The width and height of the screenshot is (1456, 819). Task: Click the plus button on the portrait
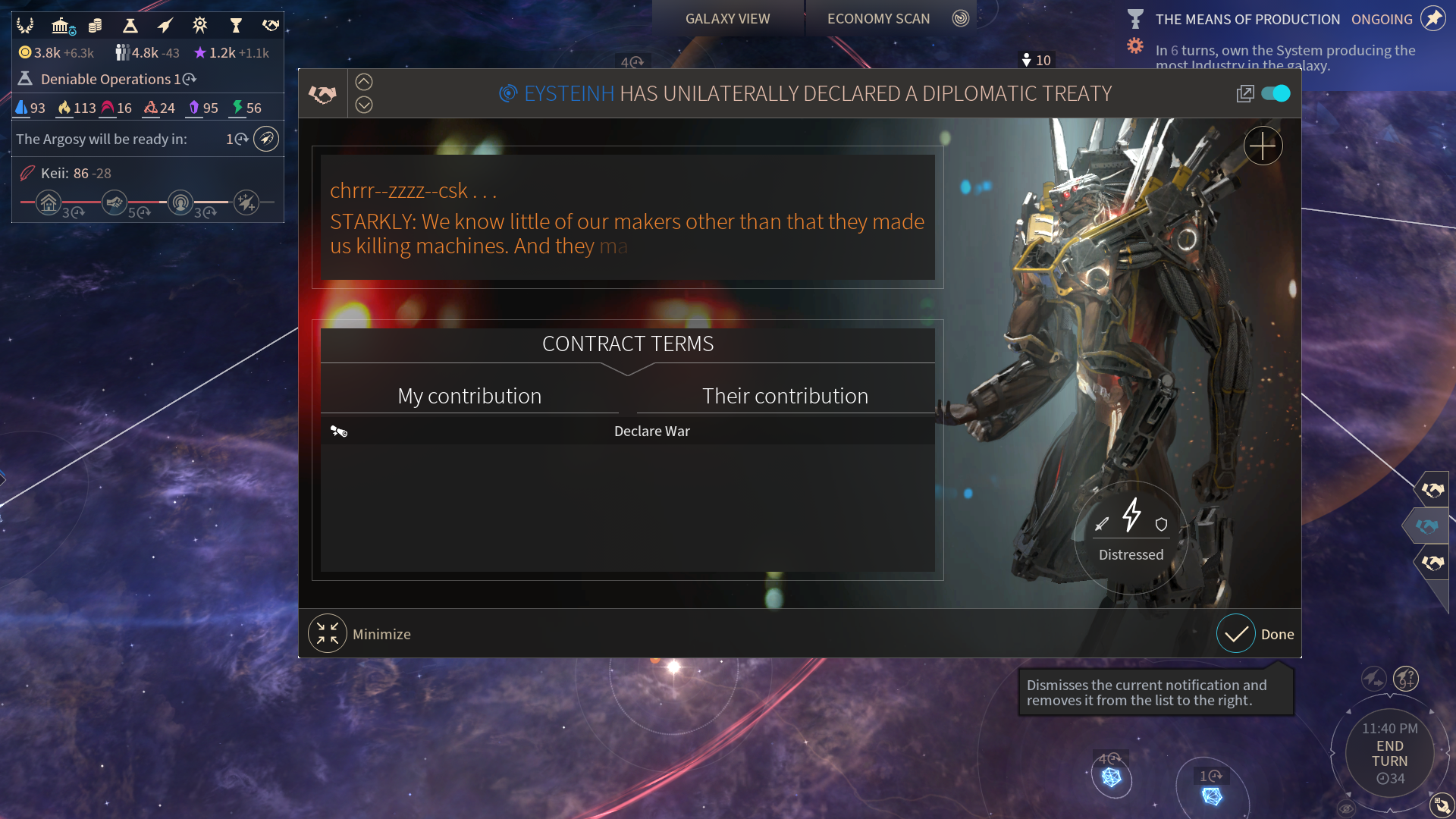(1263, 146)
